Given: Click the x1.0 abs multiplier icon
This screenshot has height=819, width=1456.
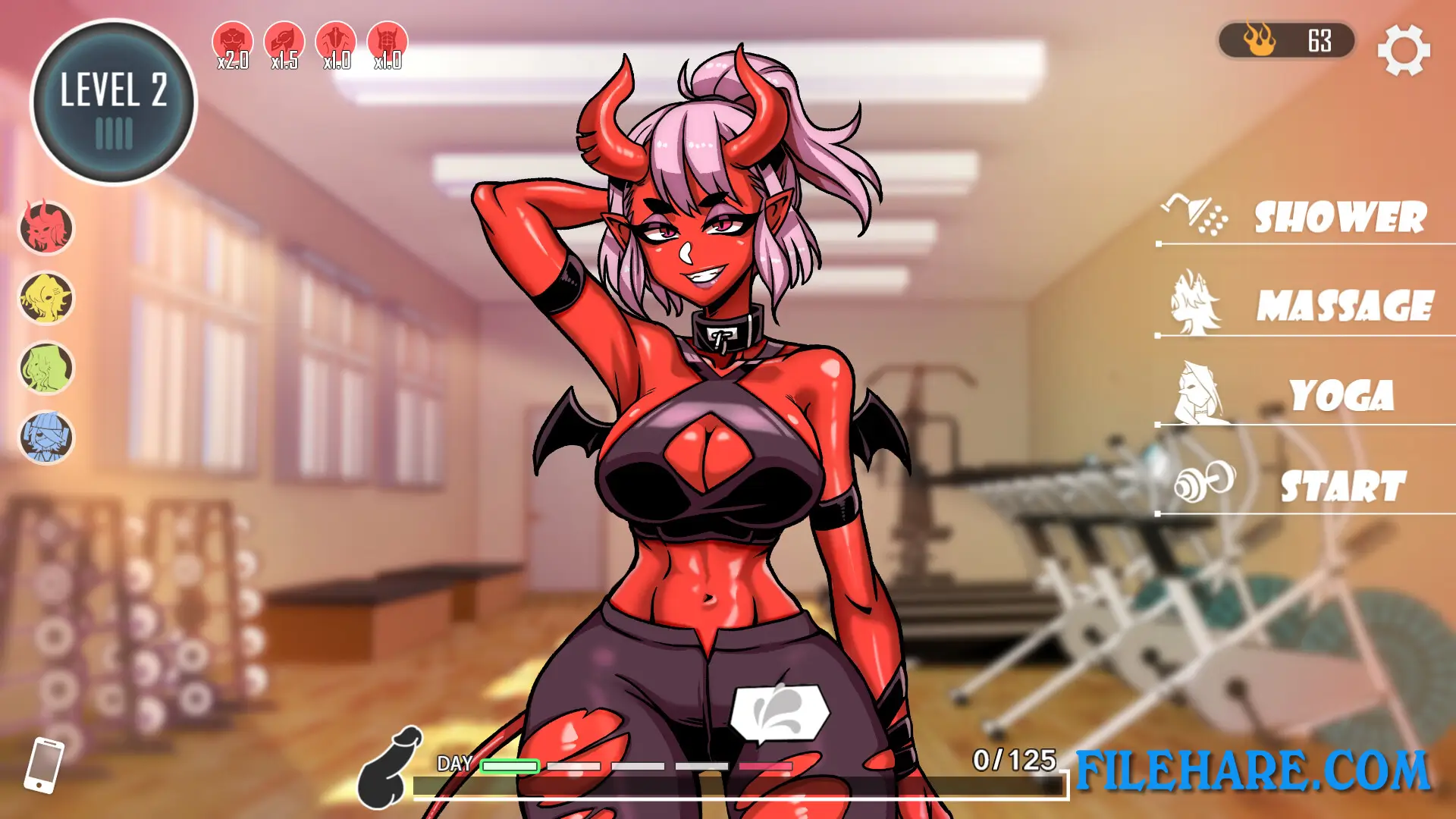Looking at the screenshot, I should pos(387,38).
